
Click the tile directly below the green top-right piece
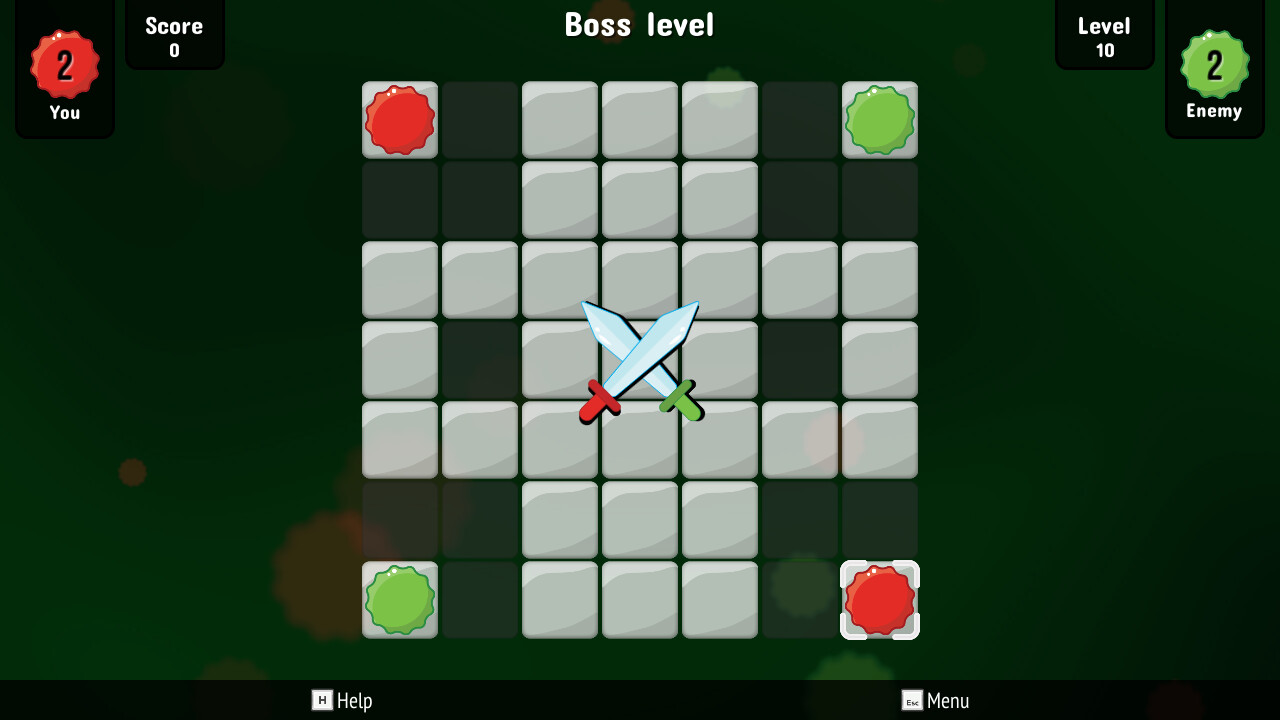point(879,199)
